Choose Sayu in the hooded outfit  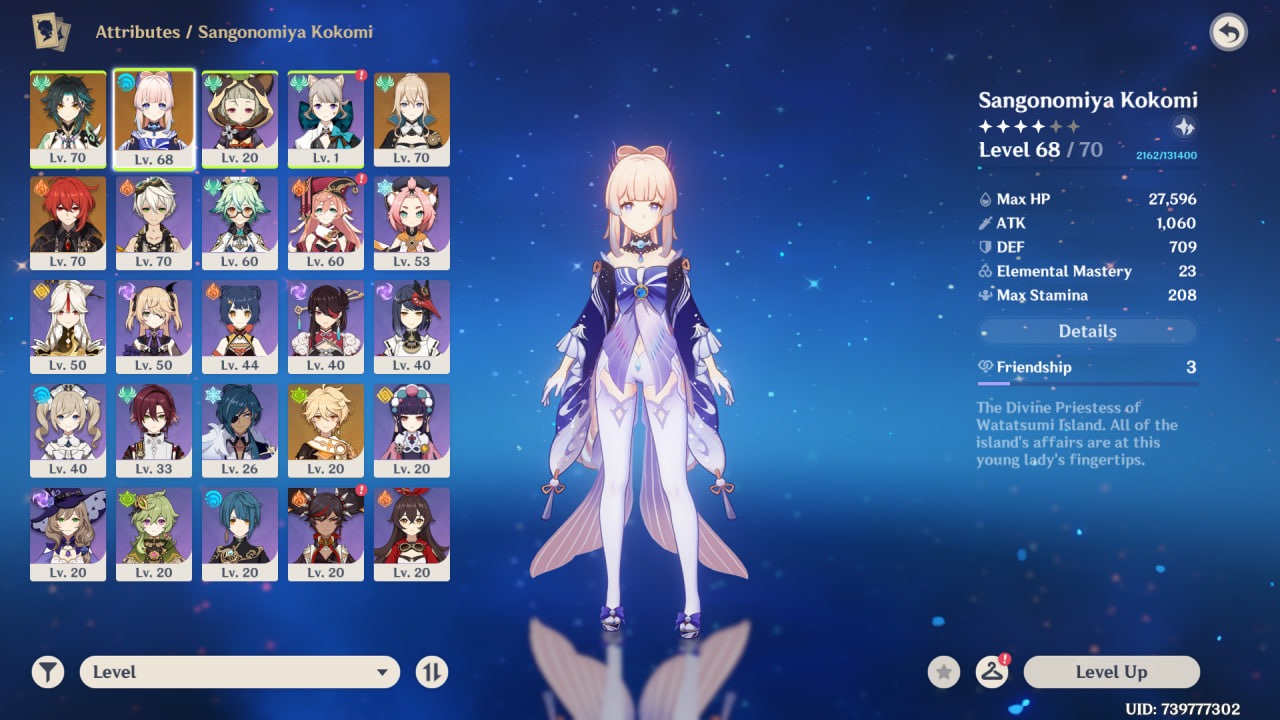(x=240, y=118)
